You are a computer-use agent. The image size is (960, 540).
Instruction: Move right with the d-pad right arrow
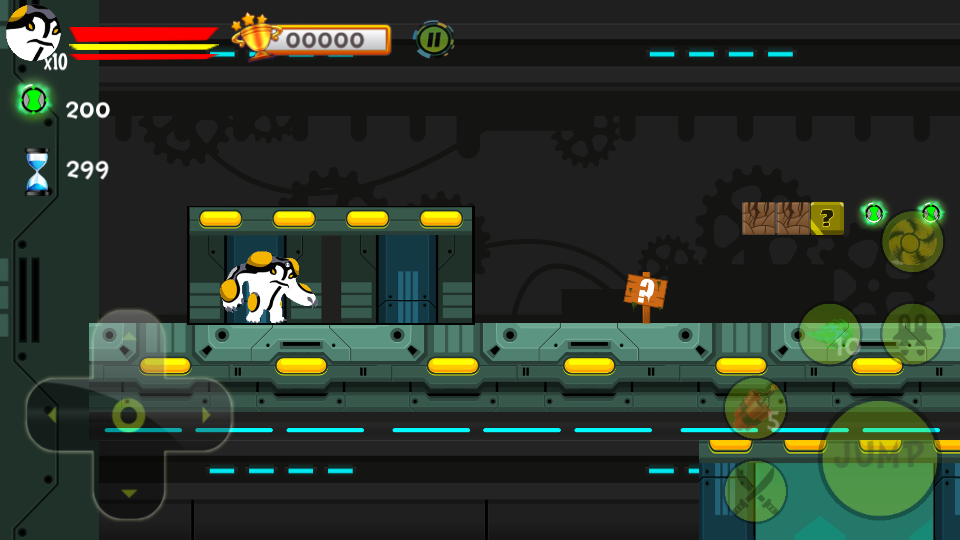(205, 414)
